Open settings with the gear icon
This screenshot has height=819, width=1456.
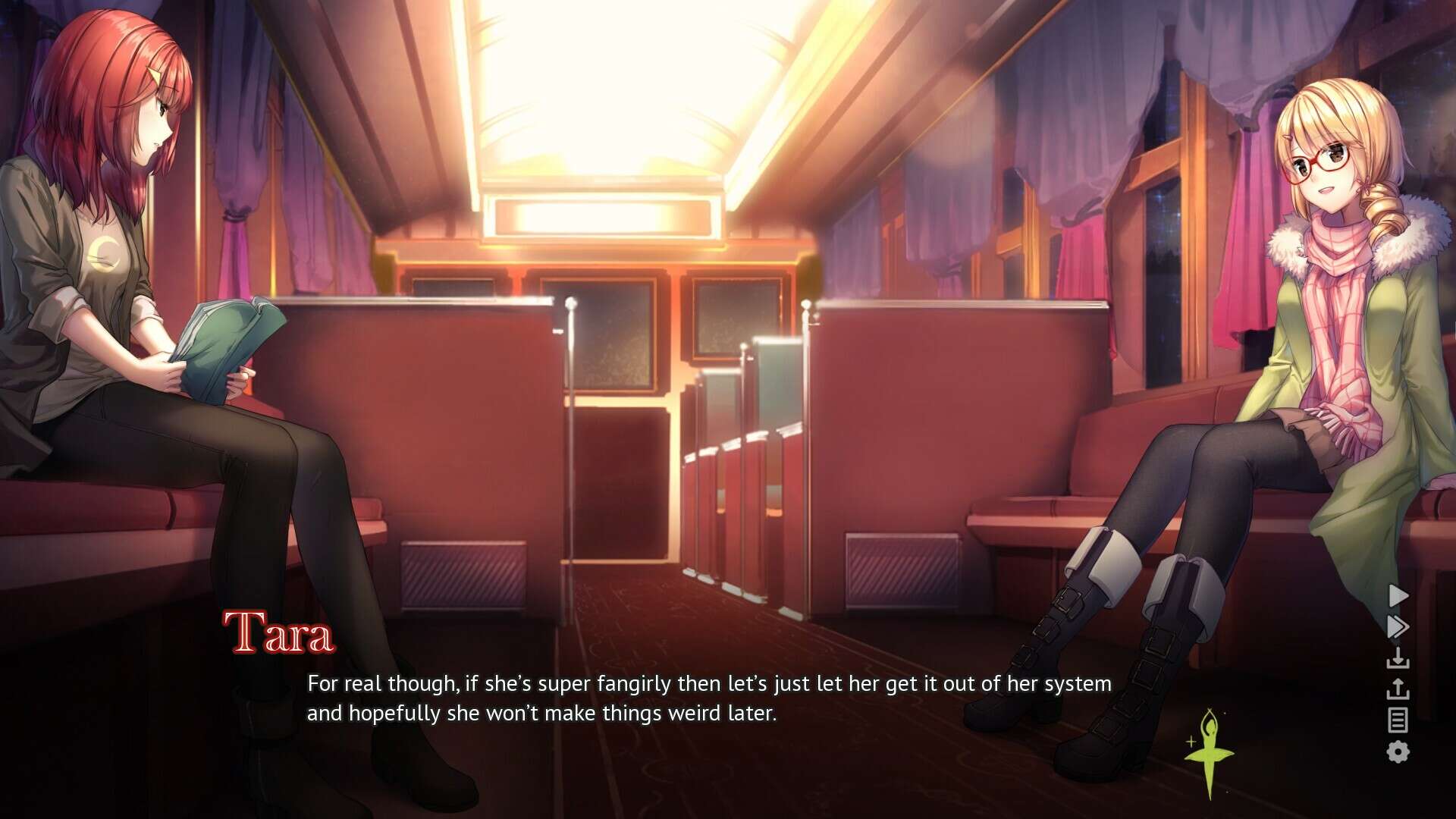tap(1398, 752)
